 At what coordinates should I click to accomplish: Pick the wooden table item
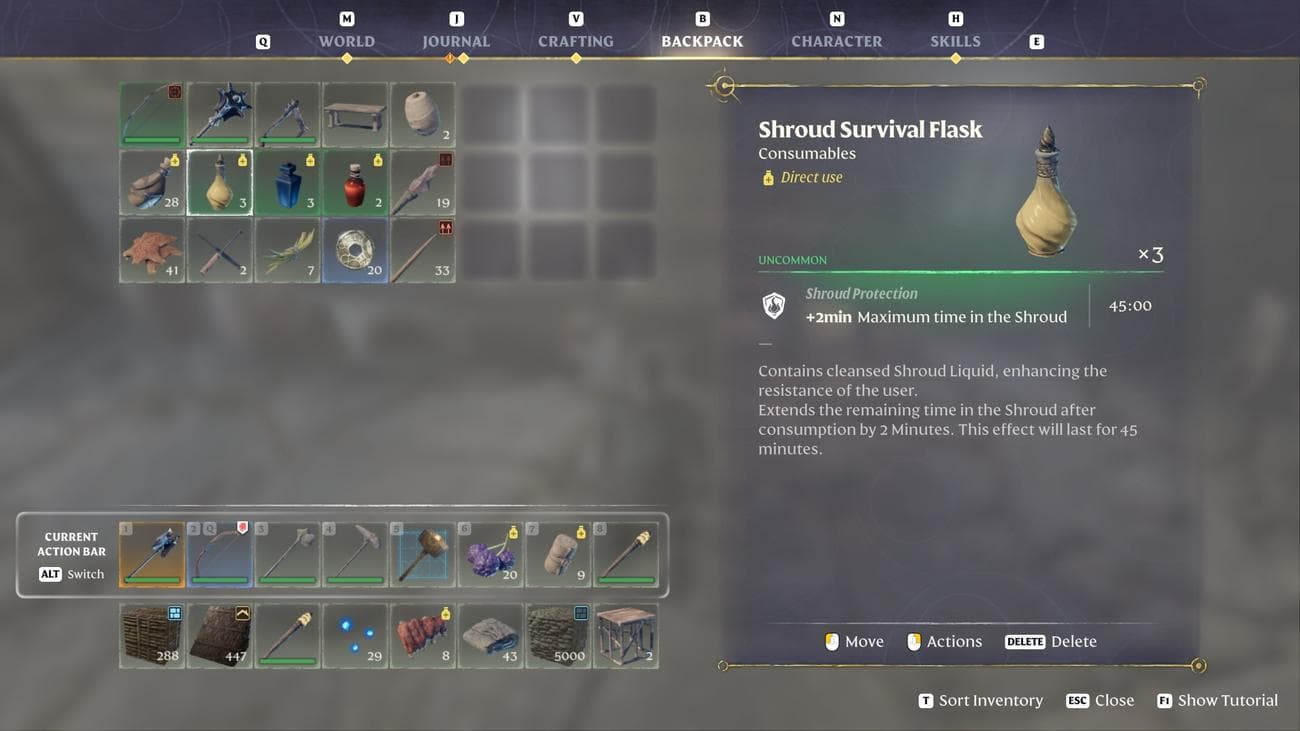coord(355,115)
